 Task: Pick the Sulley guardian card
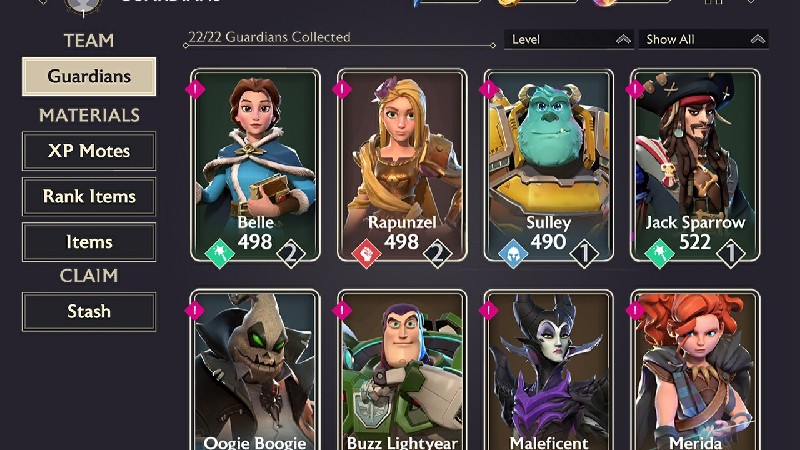pyautogui.click(x=548, y=165)
